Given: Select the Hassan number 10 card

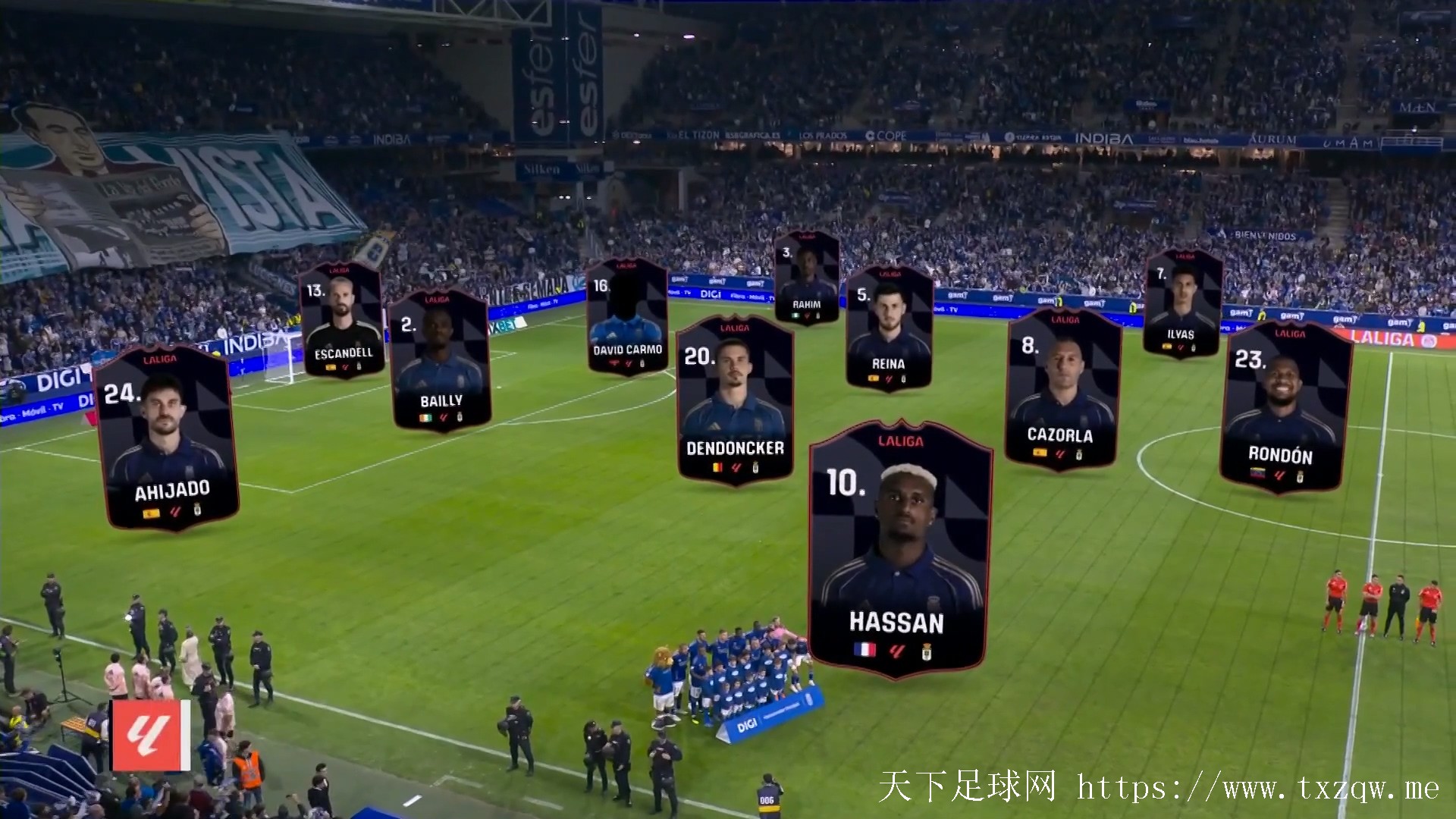Looking at the screenshot, I should tap(899, 550).
